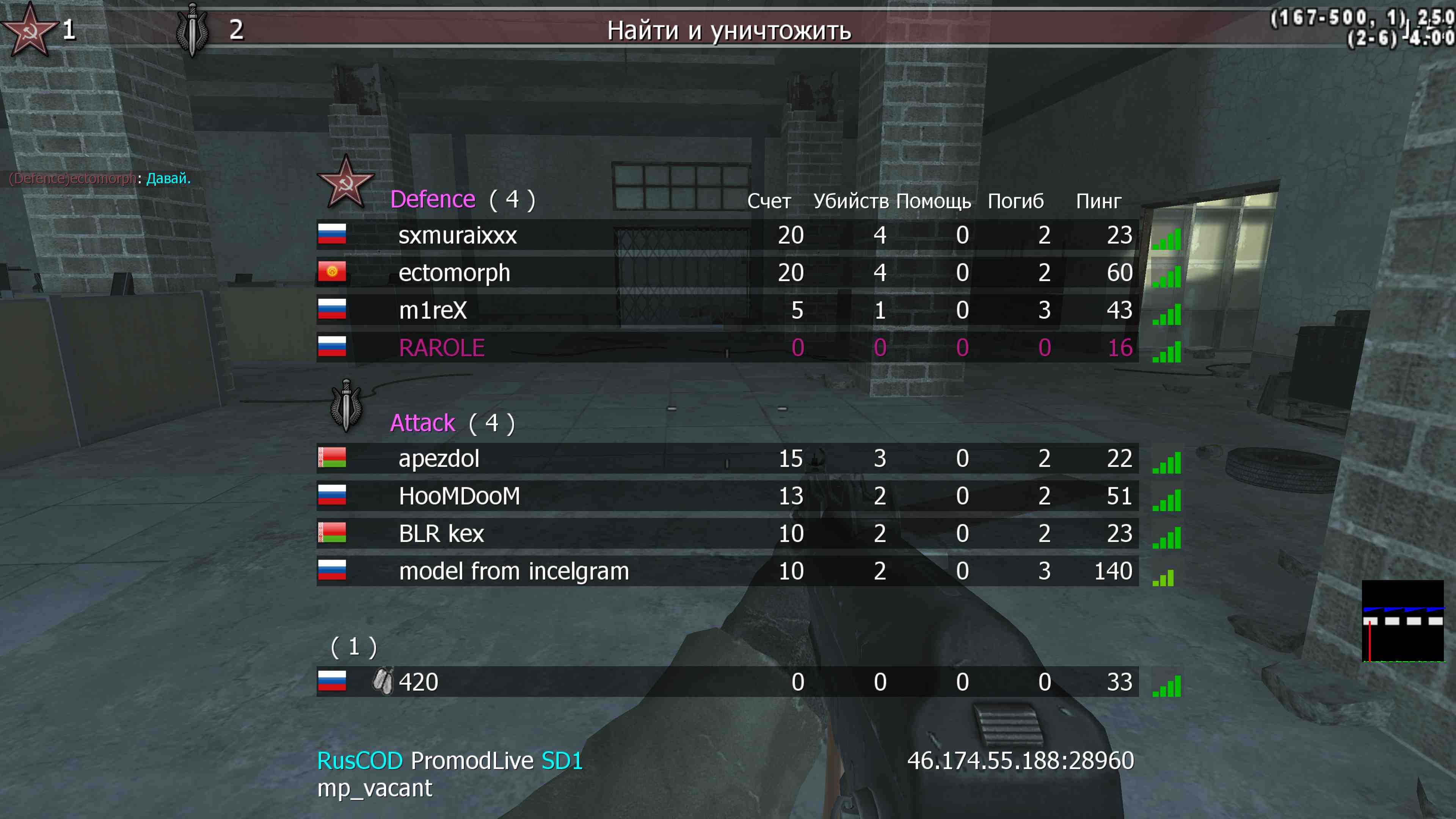Click the server IP address text
The image size is (1456, 819).
point(1020,761)
